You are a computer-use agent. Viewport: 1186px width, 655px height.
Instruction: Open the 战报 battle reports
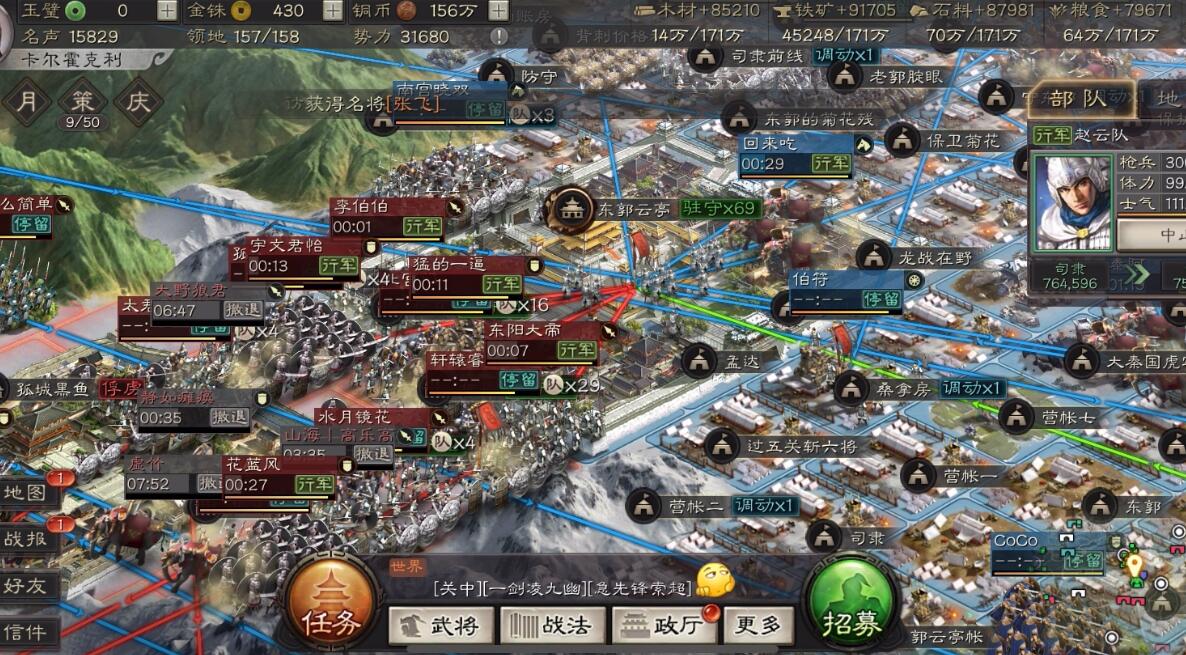point(25,538)
